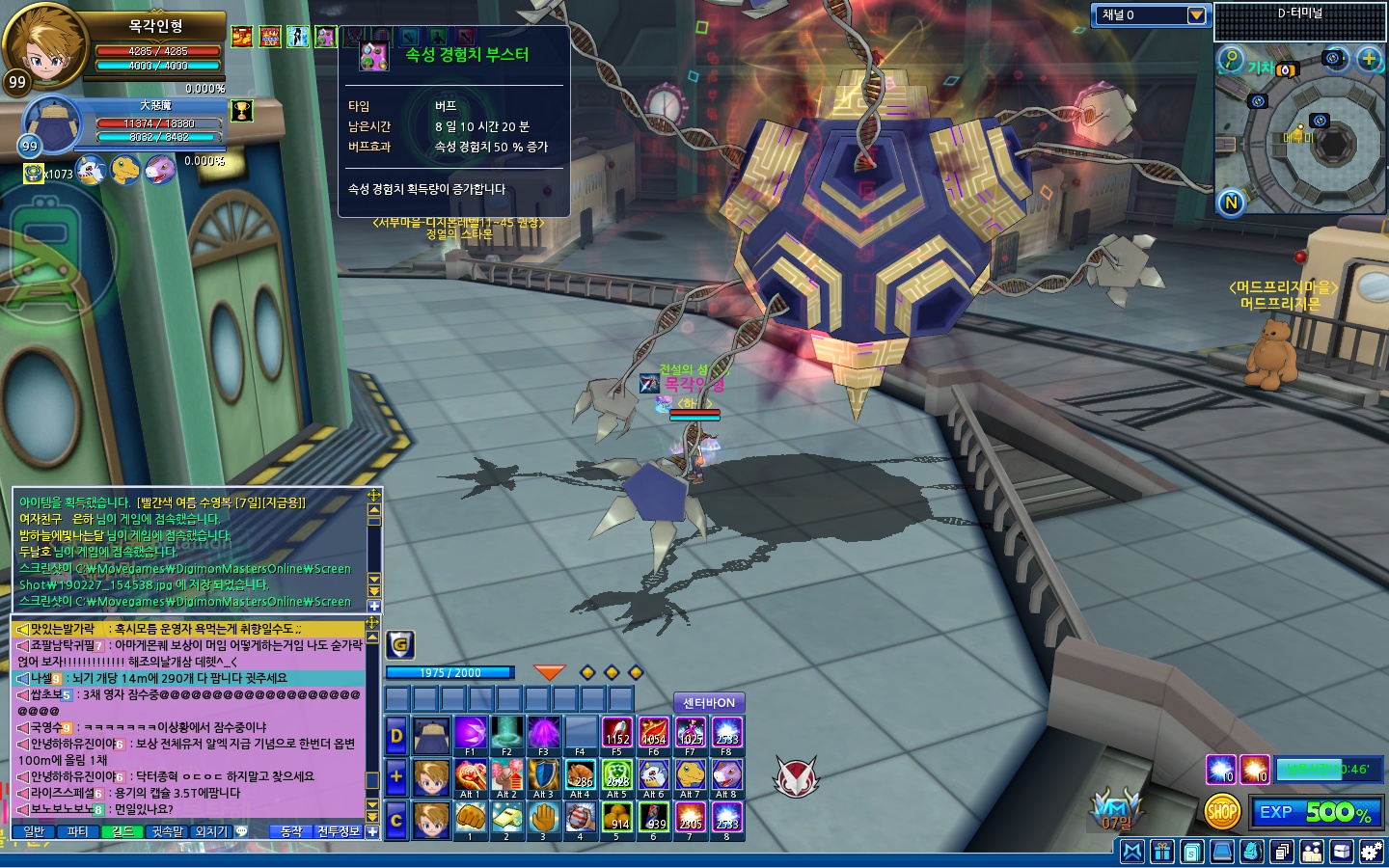Open the settings gear menu
The width and height of the screenshot is (1389, 868).
[x=1371, y=852]
